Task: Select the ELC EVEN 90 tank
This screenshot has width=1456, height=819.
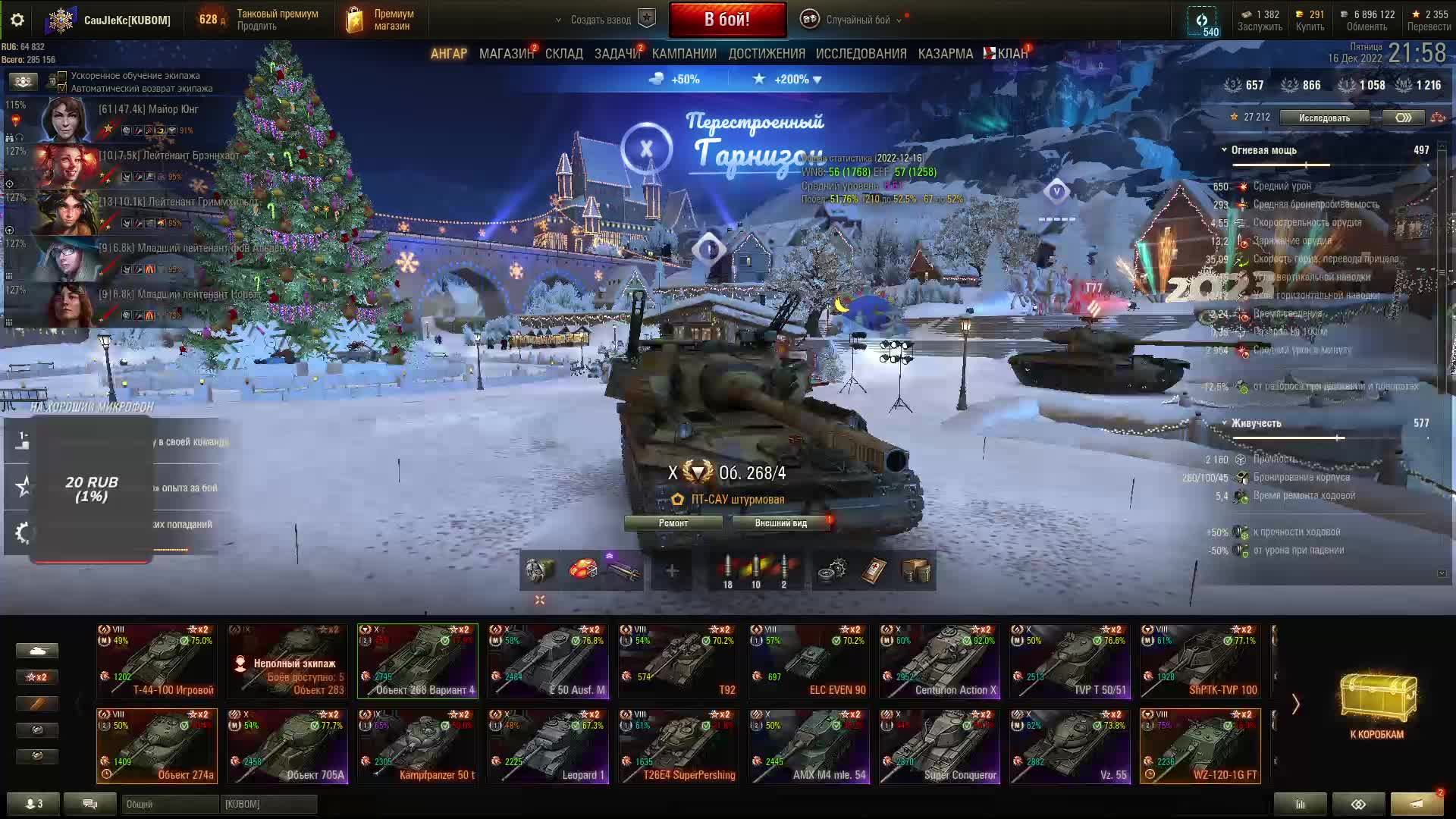Action: pyautogui.click(x=808, y=661)
